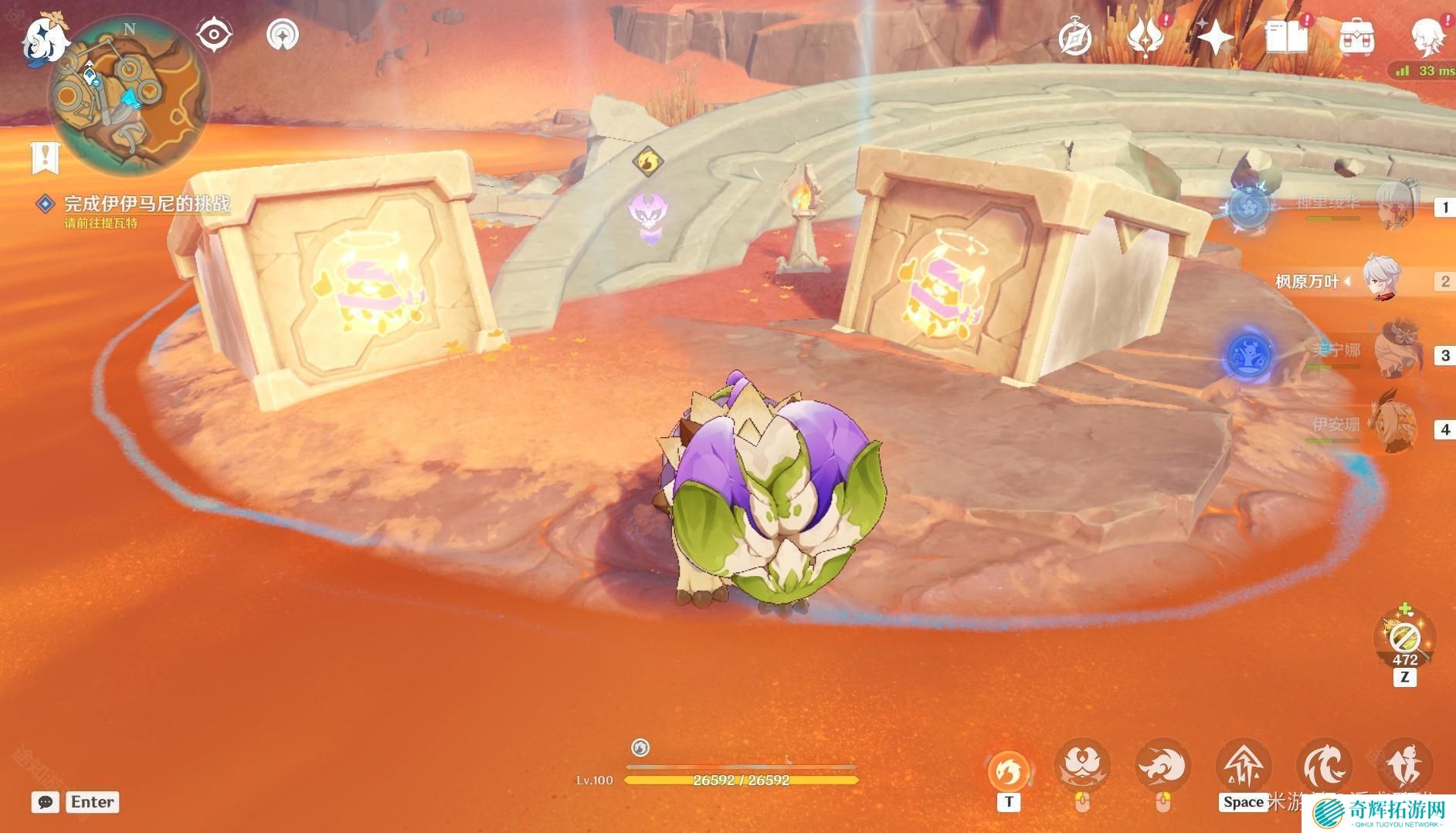This screenshot has width=1456, height=833.
Task: Open the chat box speech bubble
Action: click(x=46, y=802)
